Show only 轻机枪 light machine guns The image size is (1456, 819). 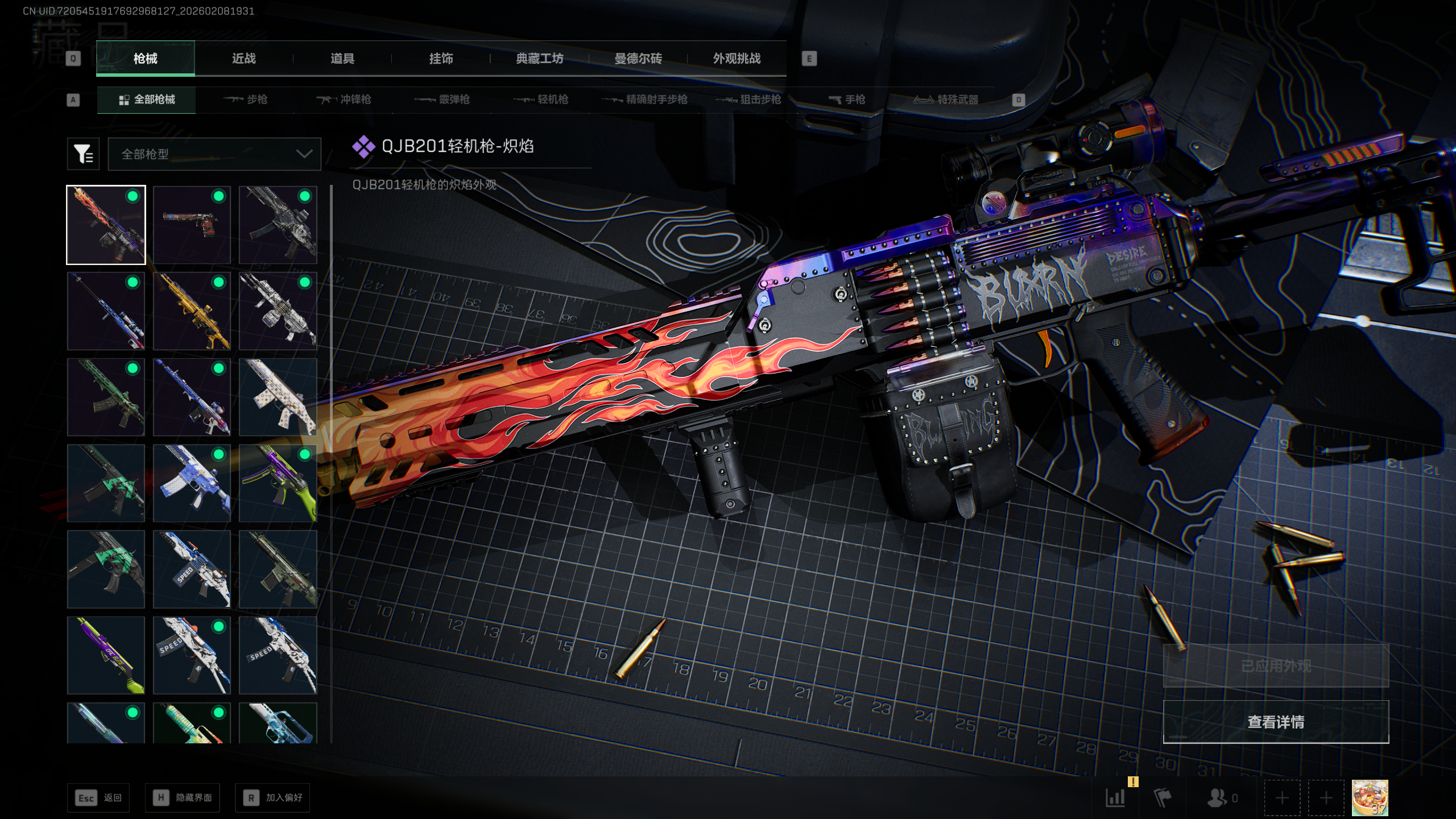pos(541,100)
